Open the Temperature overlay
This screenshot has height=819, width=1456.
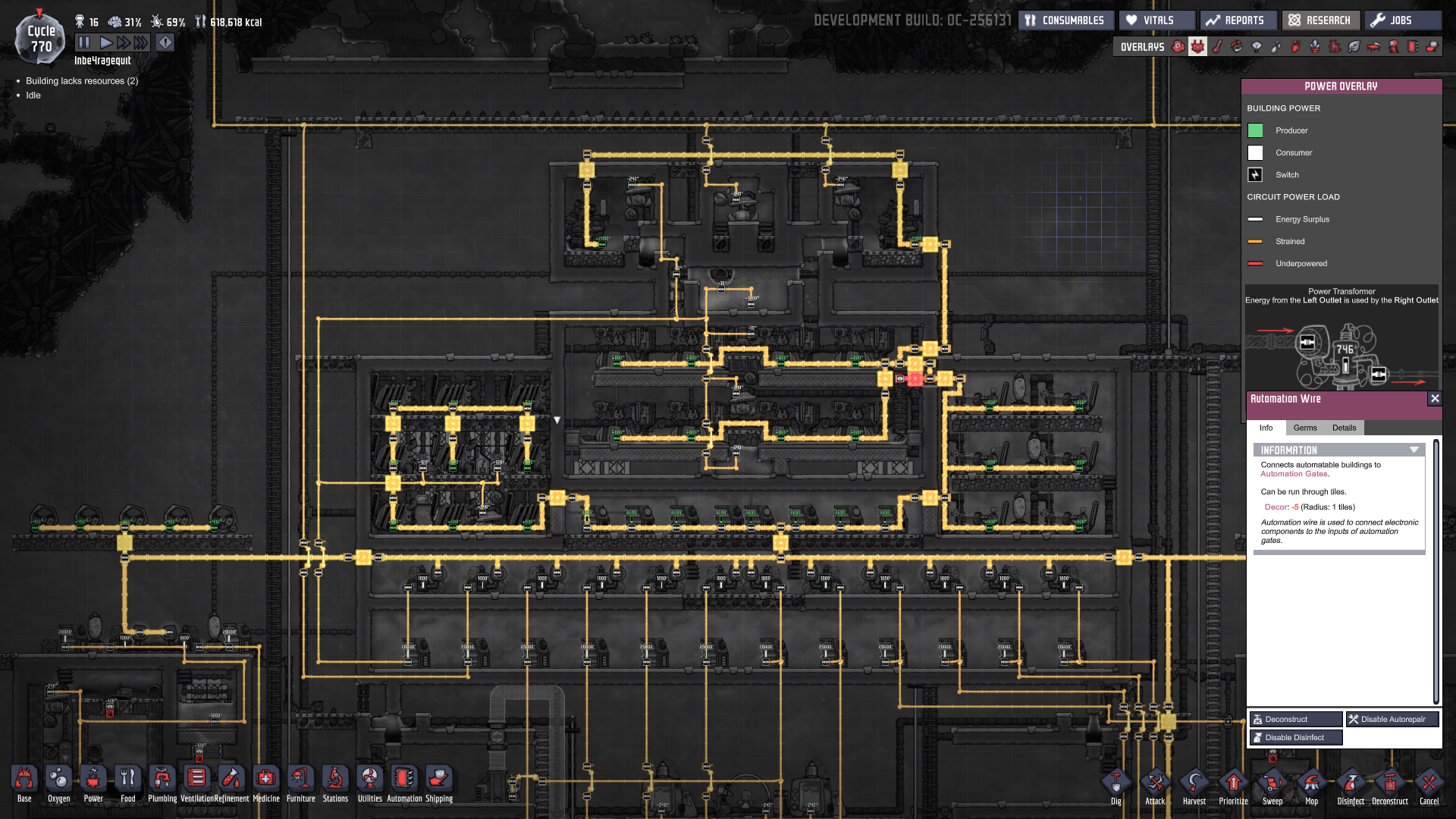click(1217, 47)
